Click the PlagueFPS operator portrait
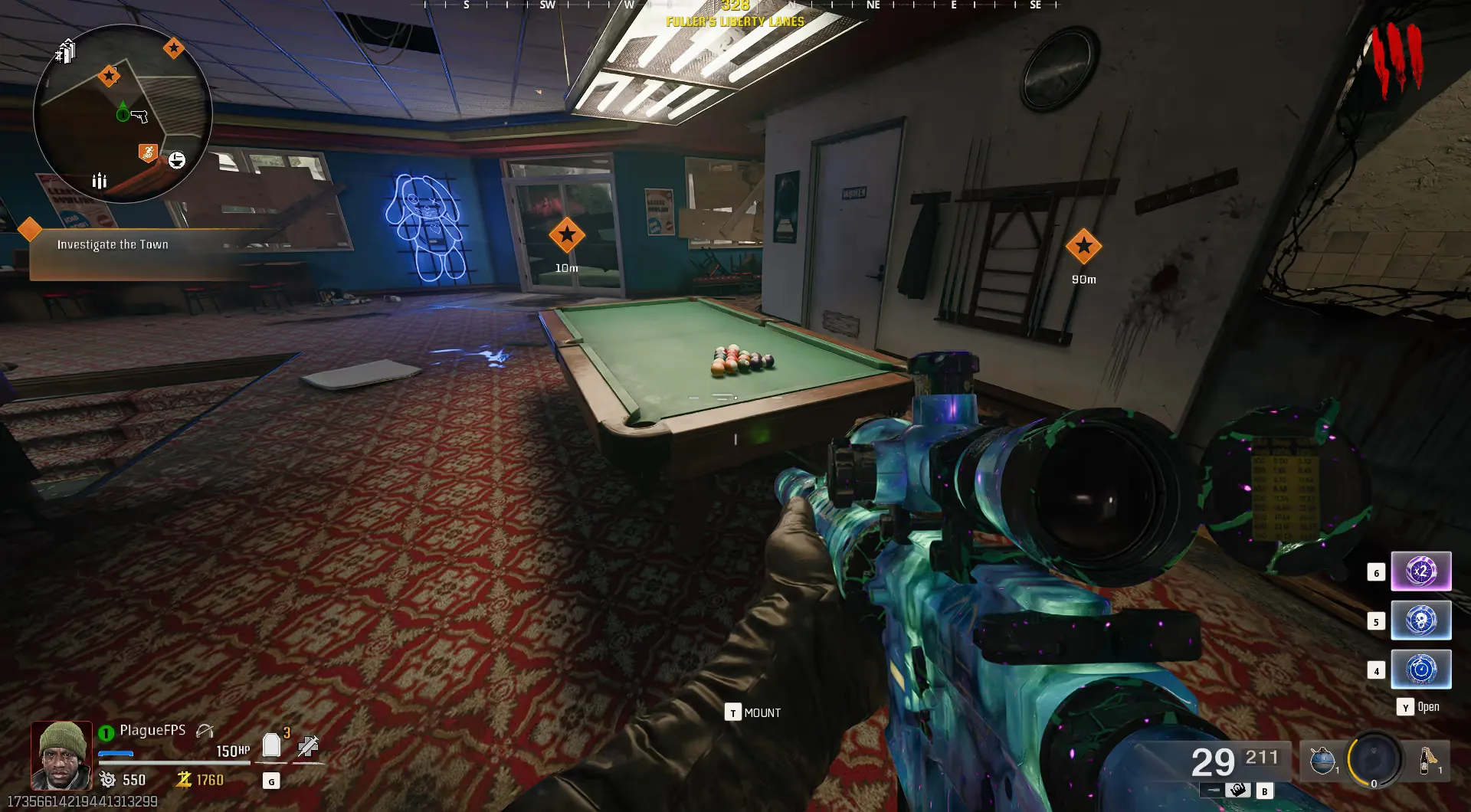Image resolution: width=1471 pixels, height=812 pixels. click(x=61, y=755)
